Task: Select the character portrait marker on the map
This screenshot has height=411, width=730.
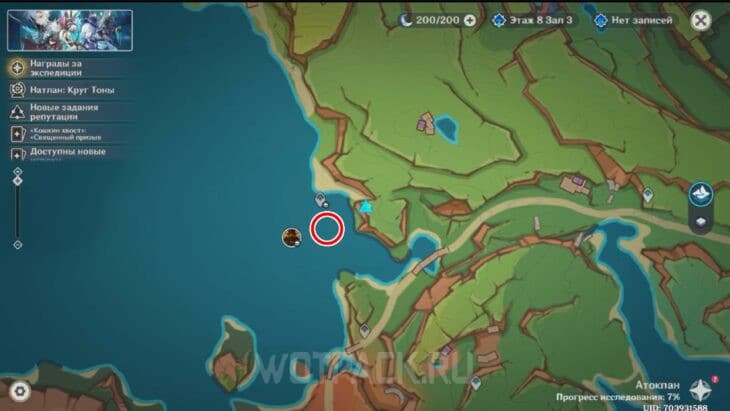Action: [x=292, y=237]
